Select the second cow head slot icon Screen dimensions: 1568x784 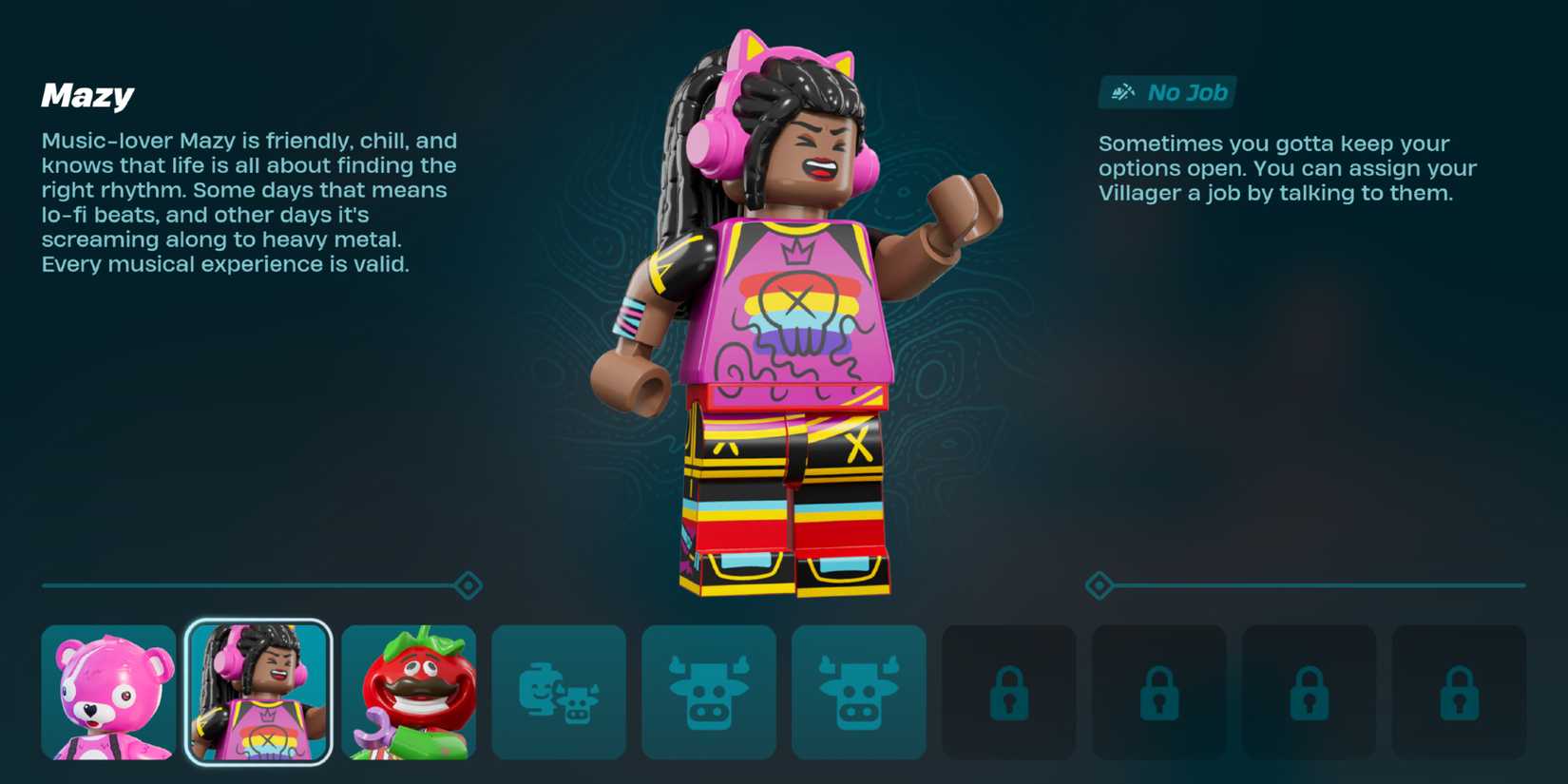(859, 692)
